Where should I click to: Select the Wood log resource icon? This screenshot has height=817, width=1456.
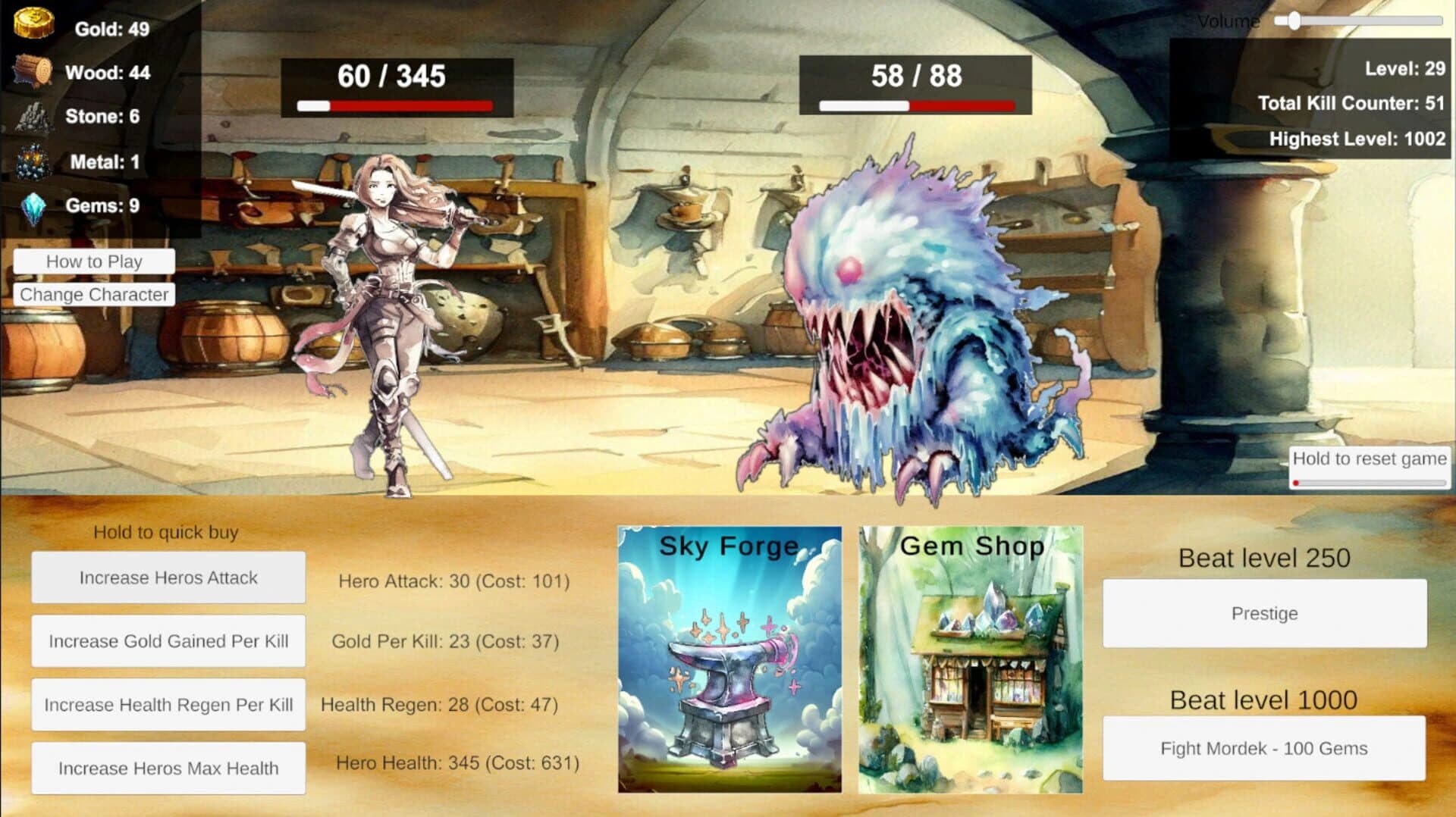[32, 69]
